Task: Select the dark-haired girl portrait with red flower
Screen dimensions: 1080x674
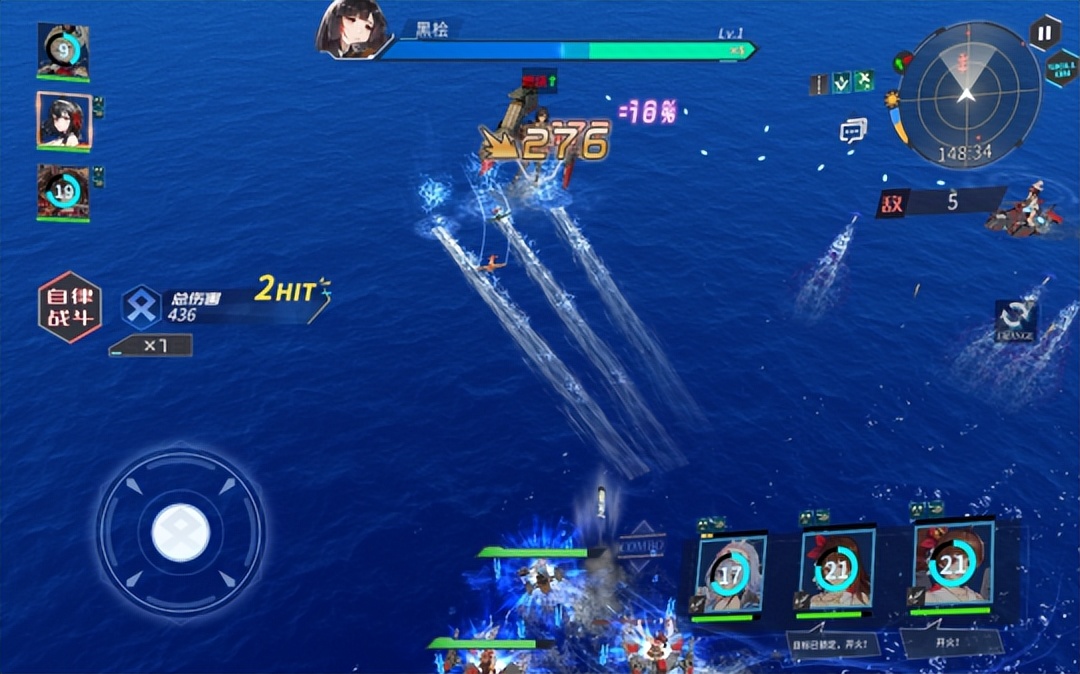Action: tap(64, 121)
